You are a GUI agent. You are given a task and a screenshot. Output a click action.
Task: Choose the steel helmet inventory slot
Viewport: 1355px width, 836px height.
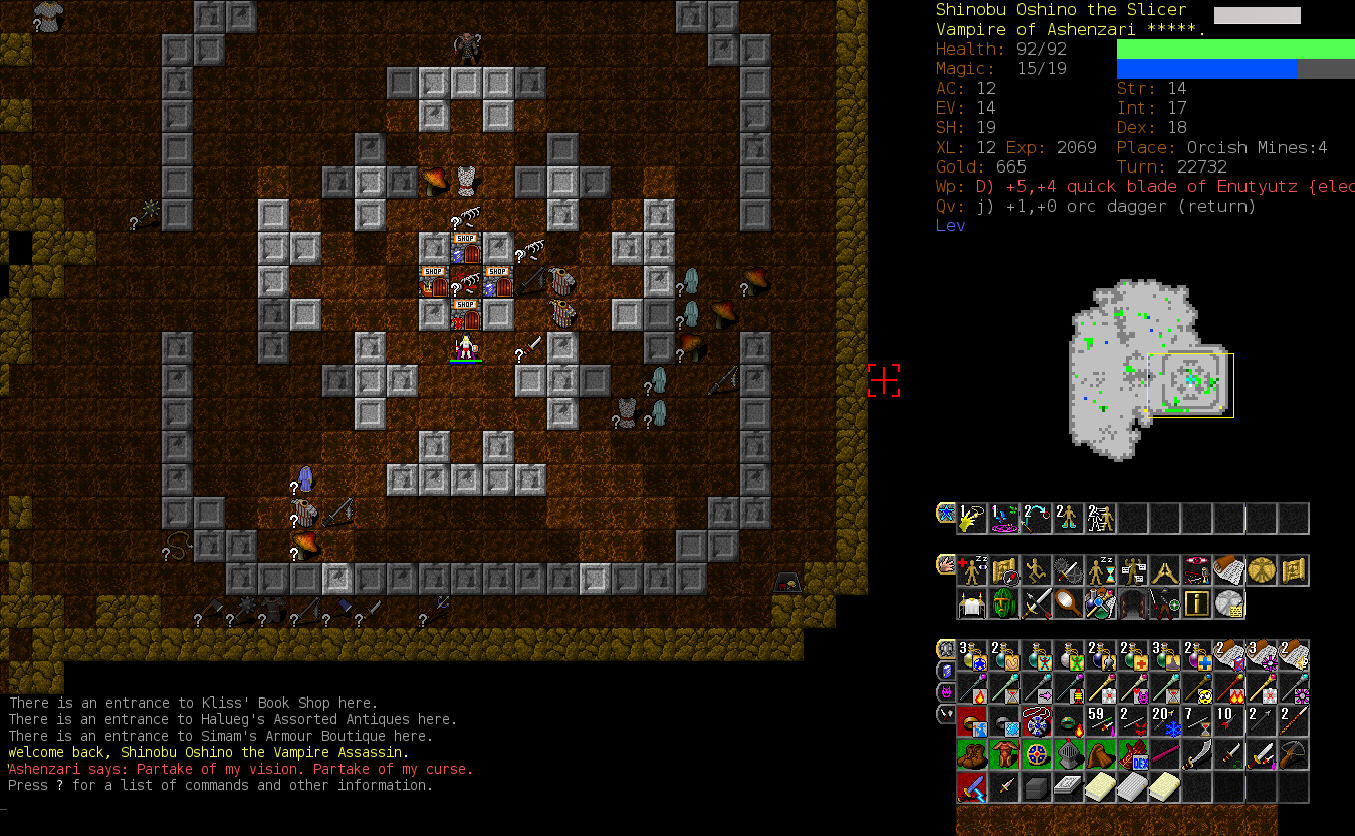point(1068,755)
